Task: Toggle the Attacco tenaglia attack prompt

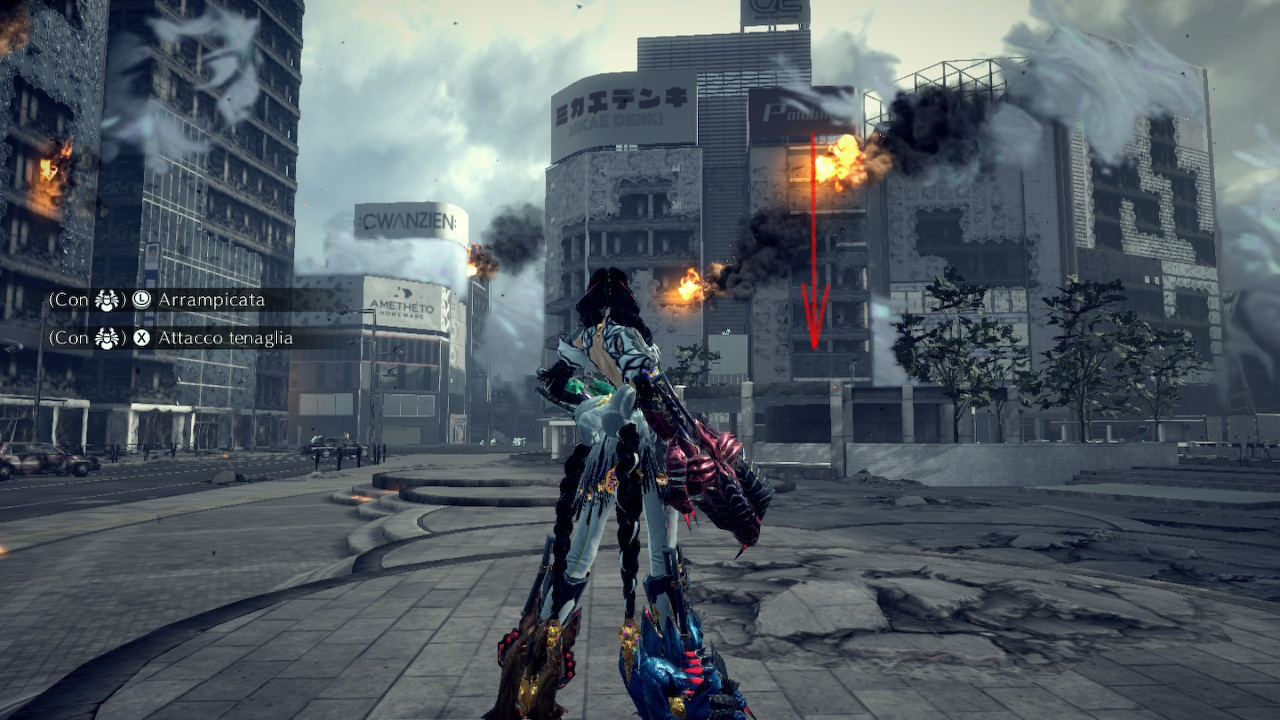Action: point(225,338)
